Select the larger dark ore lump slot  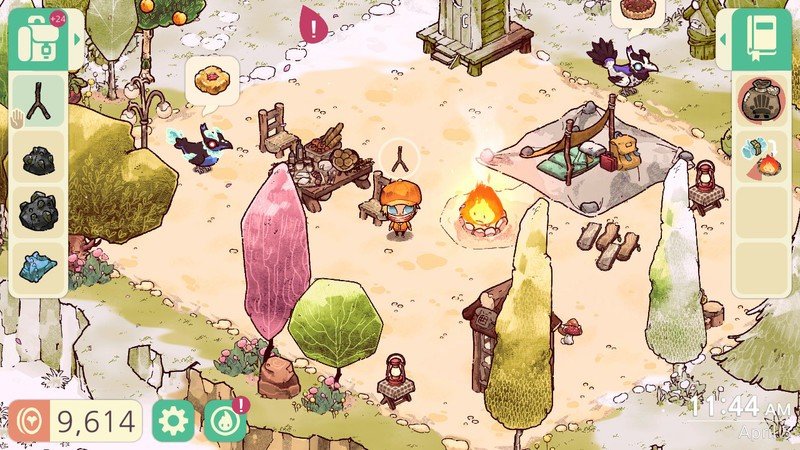(39, 213)
